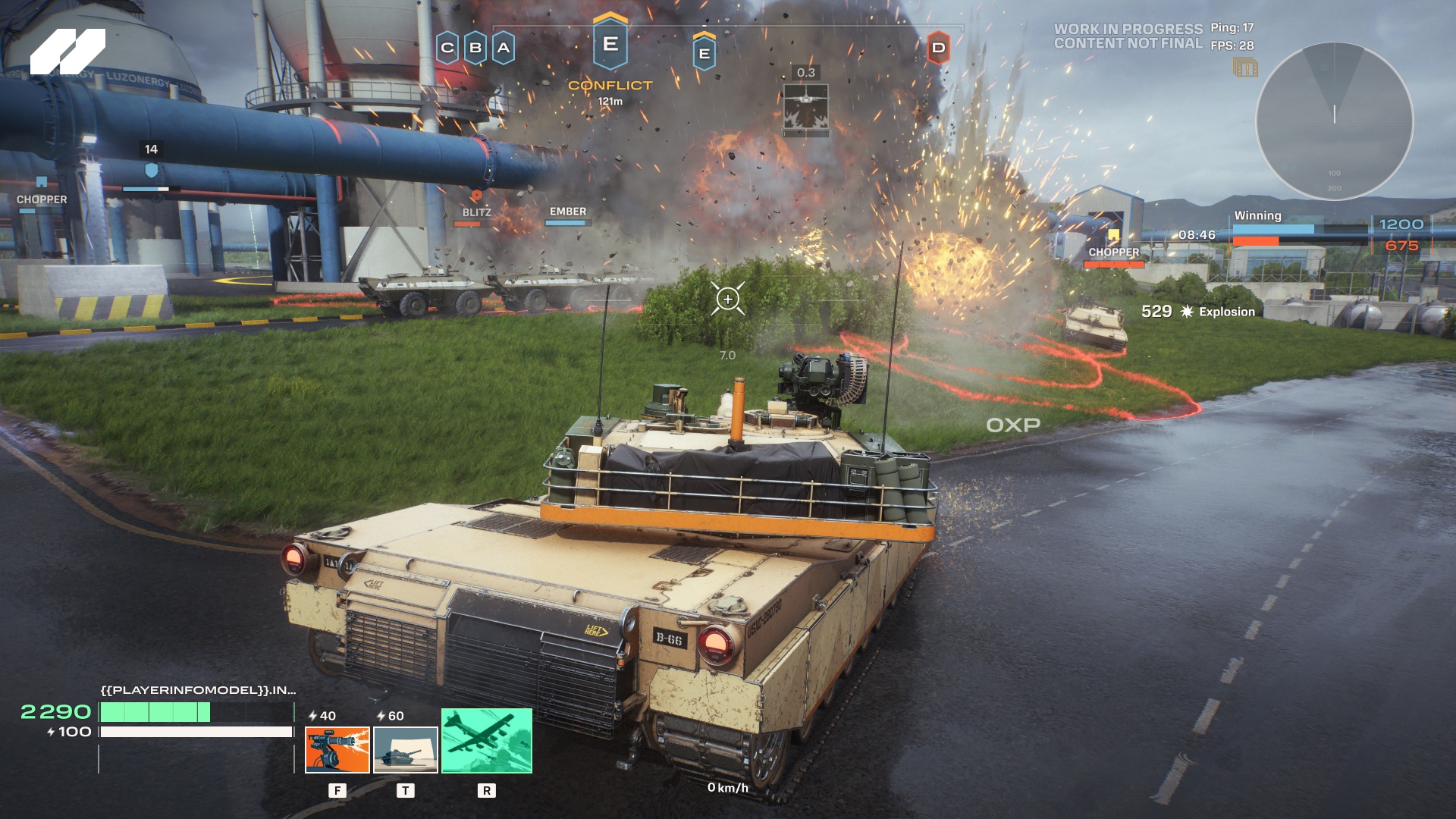Image resolution: width=1456 pixels, height=819 pixels.
Task: Select objective marker A
Action: pos(502,47)
